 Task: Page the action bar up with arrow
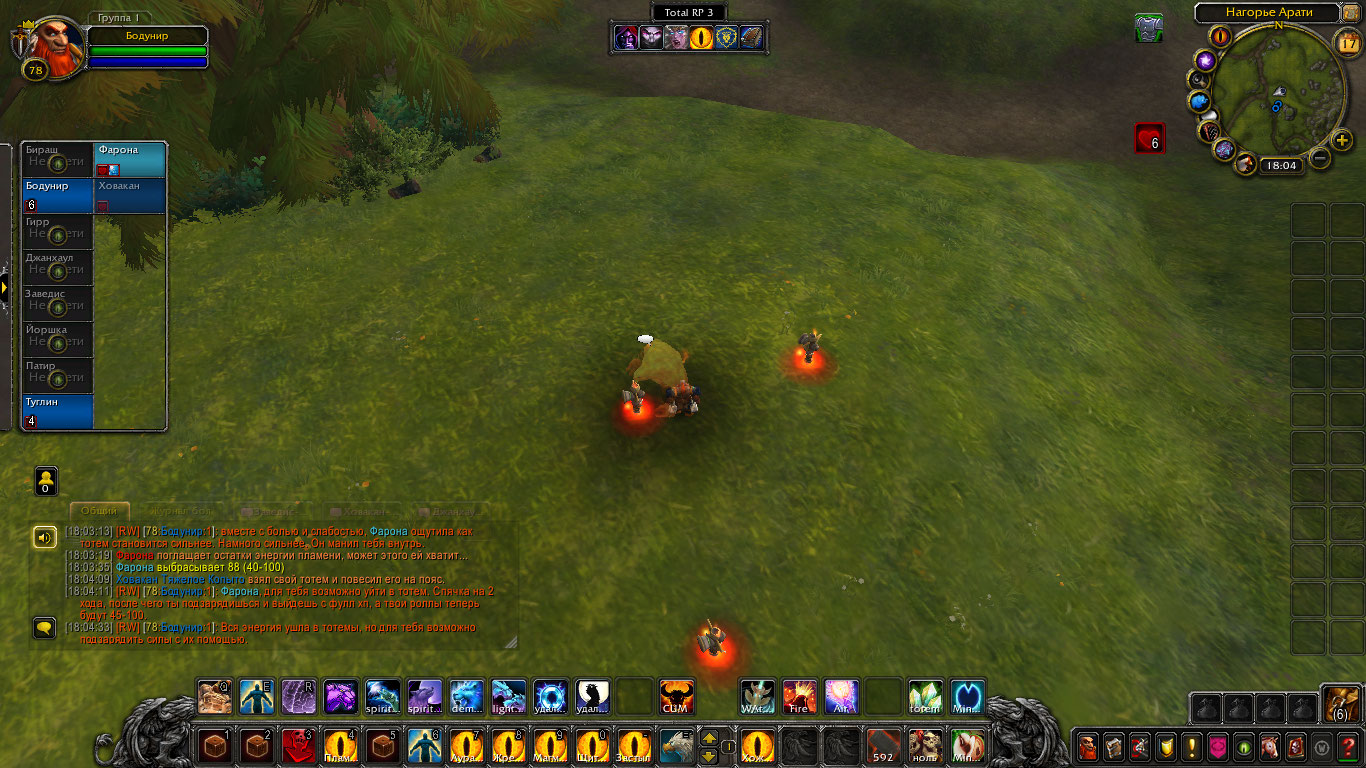click(709, 737)
